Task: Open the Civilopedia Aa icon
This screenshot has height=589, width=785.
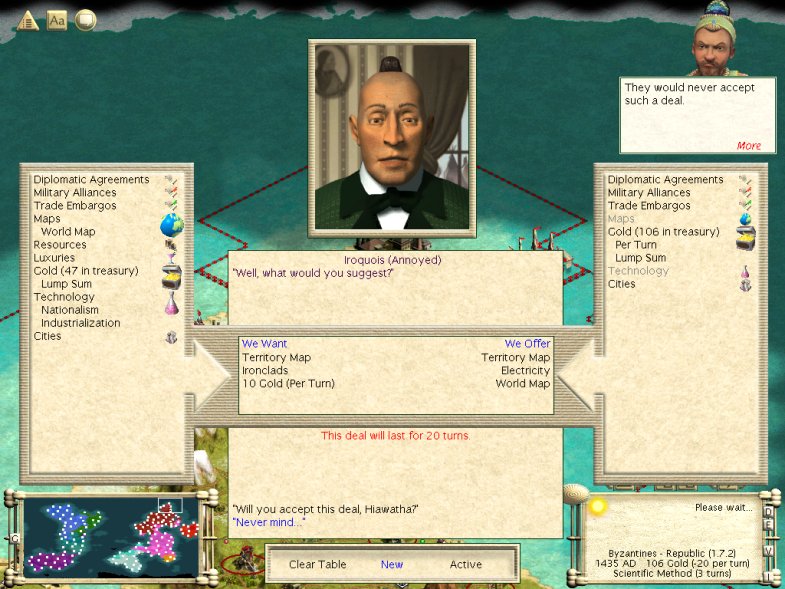Action: pyautogui.click(x=57, y=19)
